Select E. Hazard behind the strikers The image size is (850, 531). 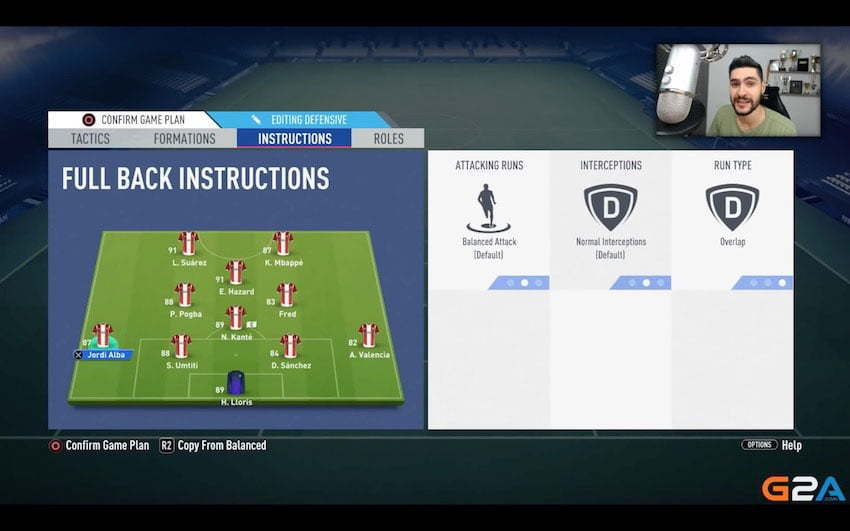[235, 272]
